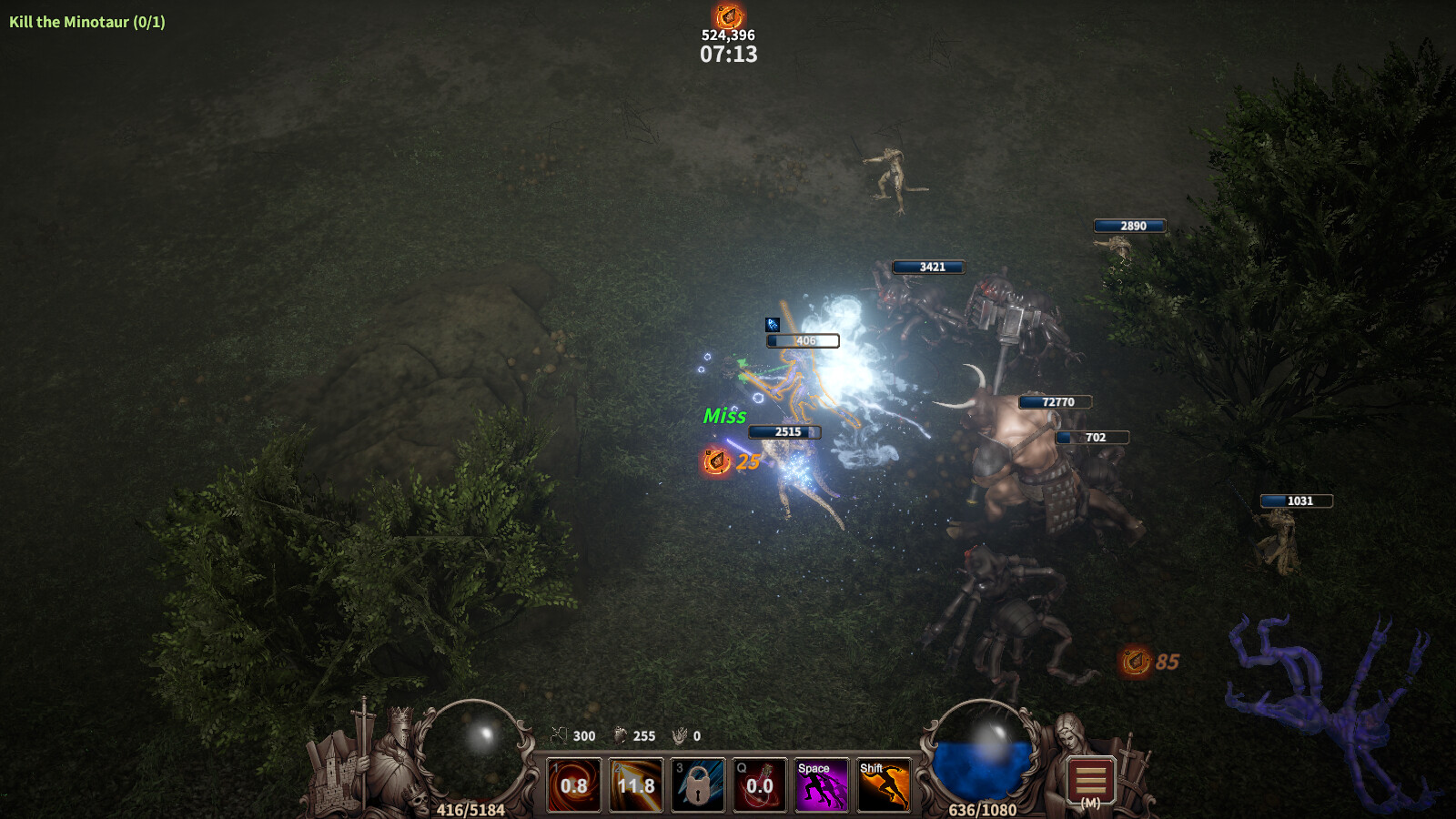Image resolution: width=1456 pixels, height=819 pixels.
Task: Activate skill in hotbar slot 1
Action: pyautogui.click(x=574, y=784)
